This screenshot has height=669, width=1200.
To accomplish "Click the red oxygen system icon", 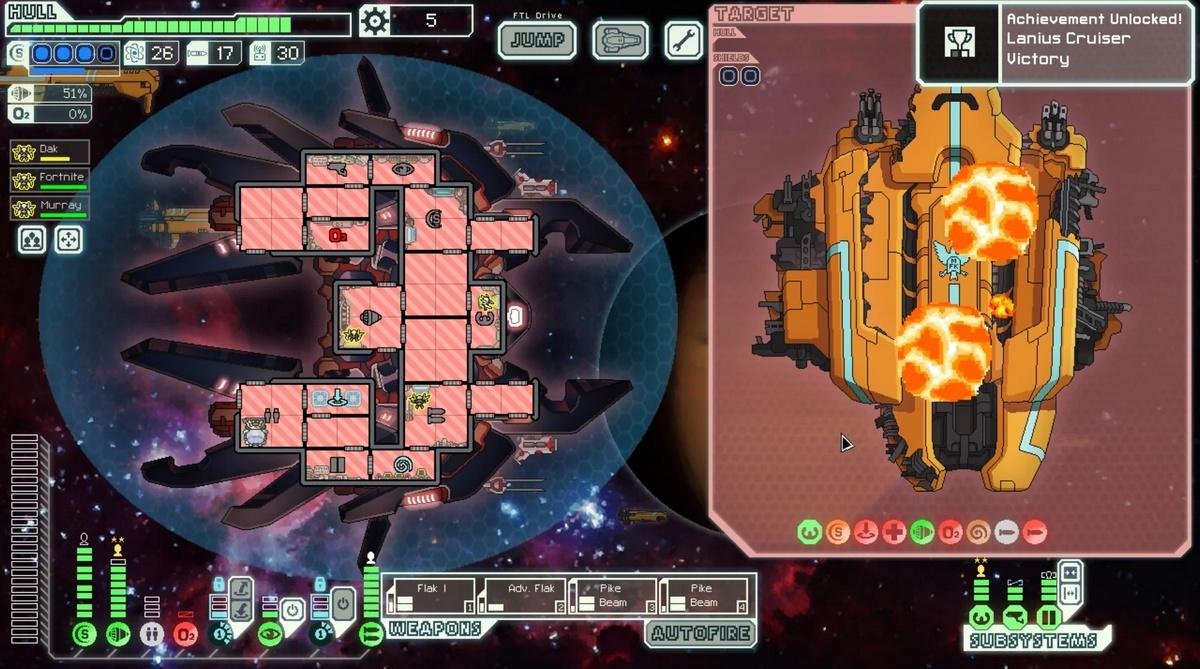I will (186, 633).
